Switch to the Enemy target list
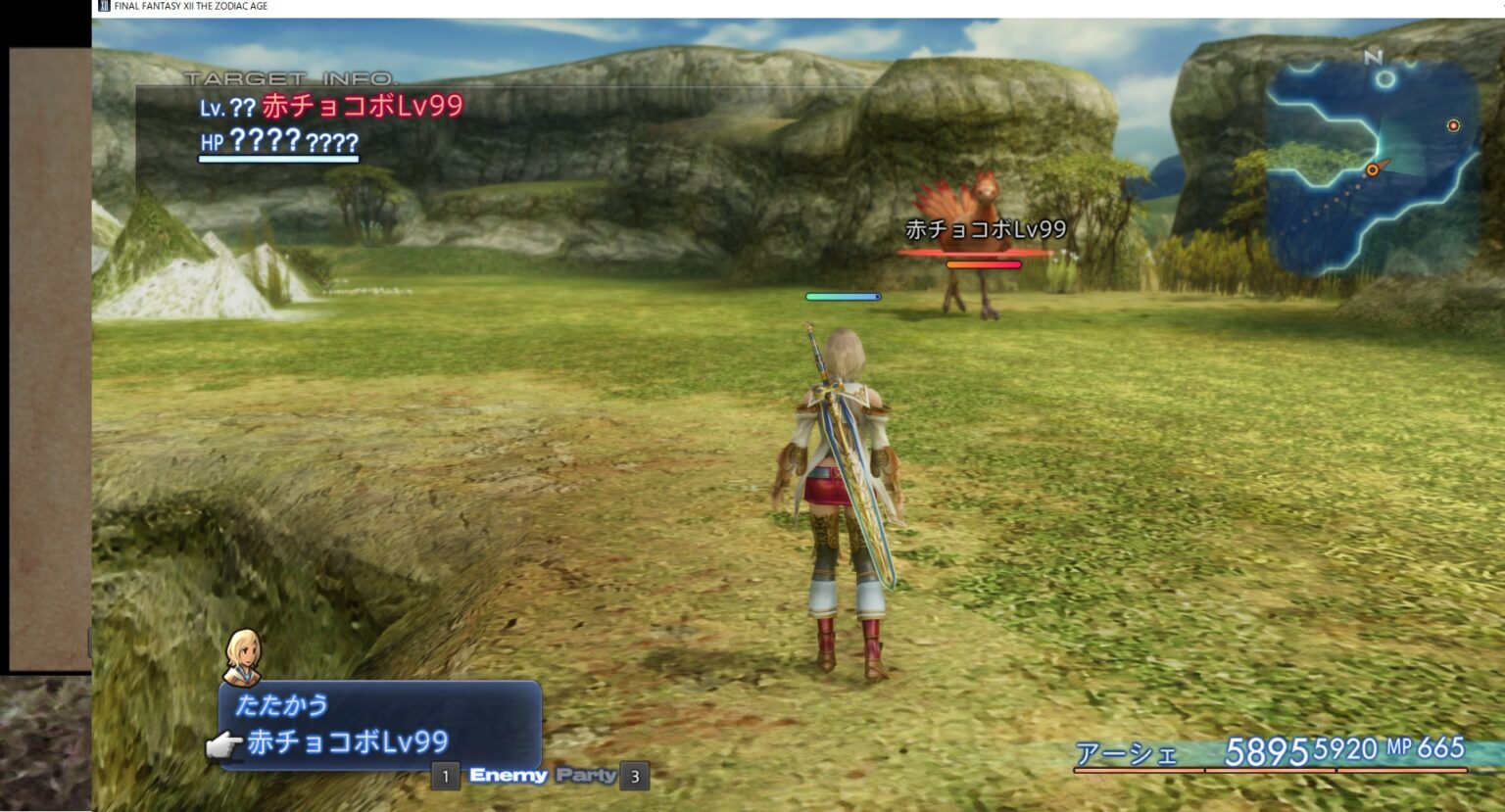This screenshot has width=1505, height=812. [510, 775]
